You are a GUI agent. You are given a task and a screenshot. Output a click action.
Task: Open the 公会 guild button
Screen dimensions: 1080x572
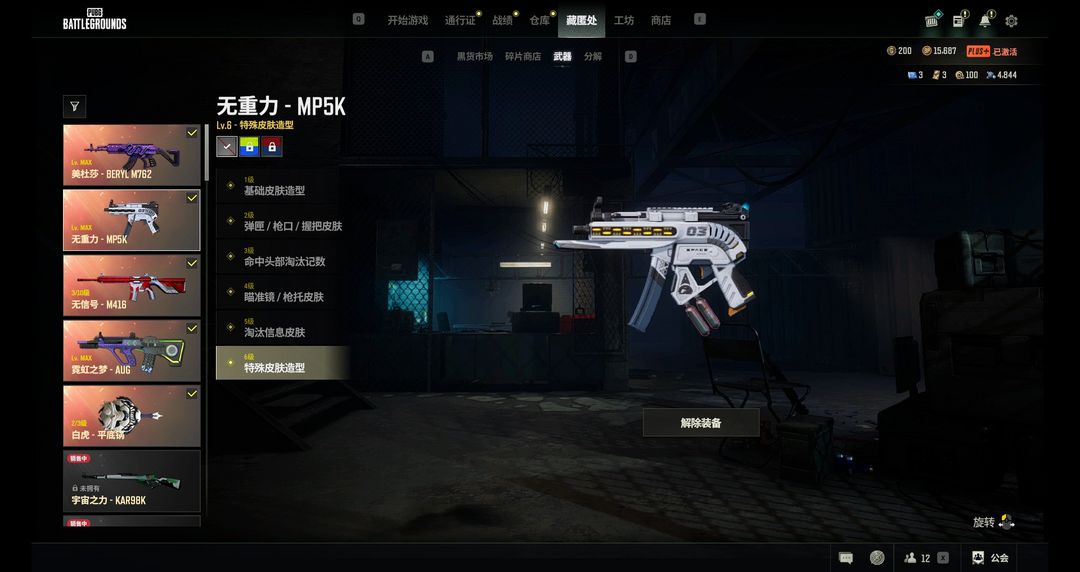(x=990, y=558)
